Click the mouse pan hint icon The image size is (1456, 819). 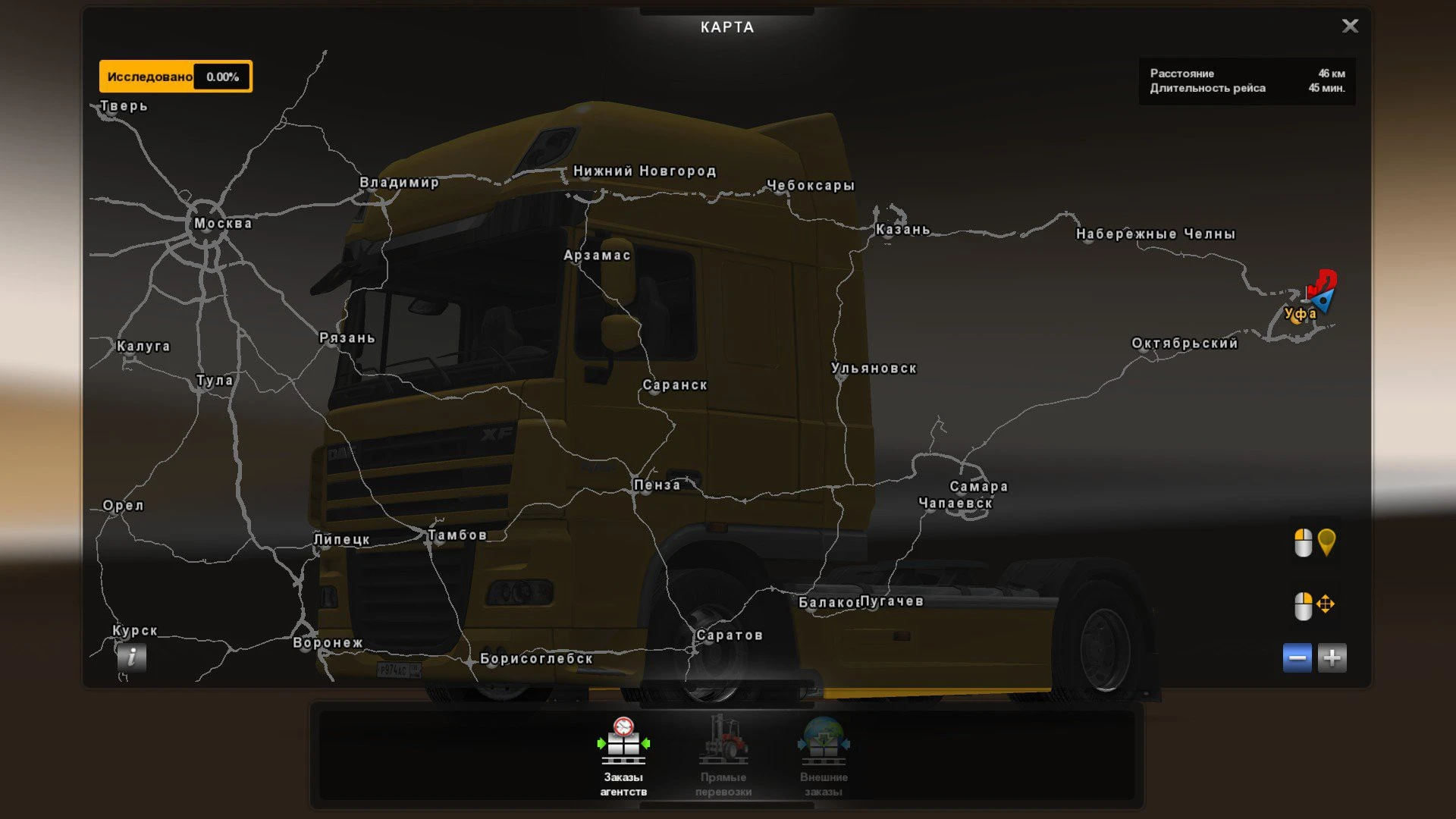click(x=1326, y=605)
